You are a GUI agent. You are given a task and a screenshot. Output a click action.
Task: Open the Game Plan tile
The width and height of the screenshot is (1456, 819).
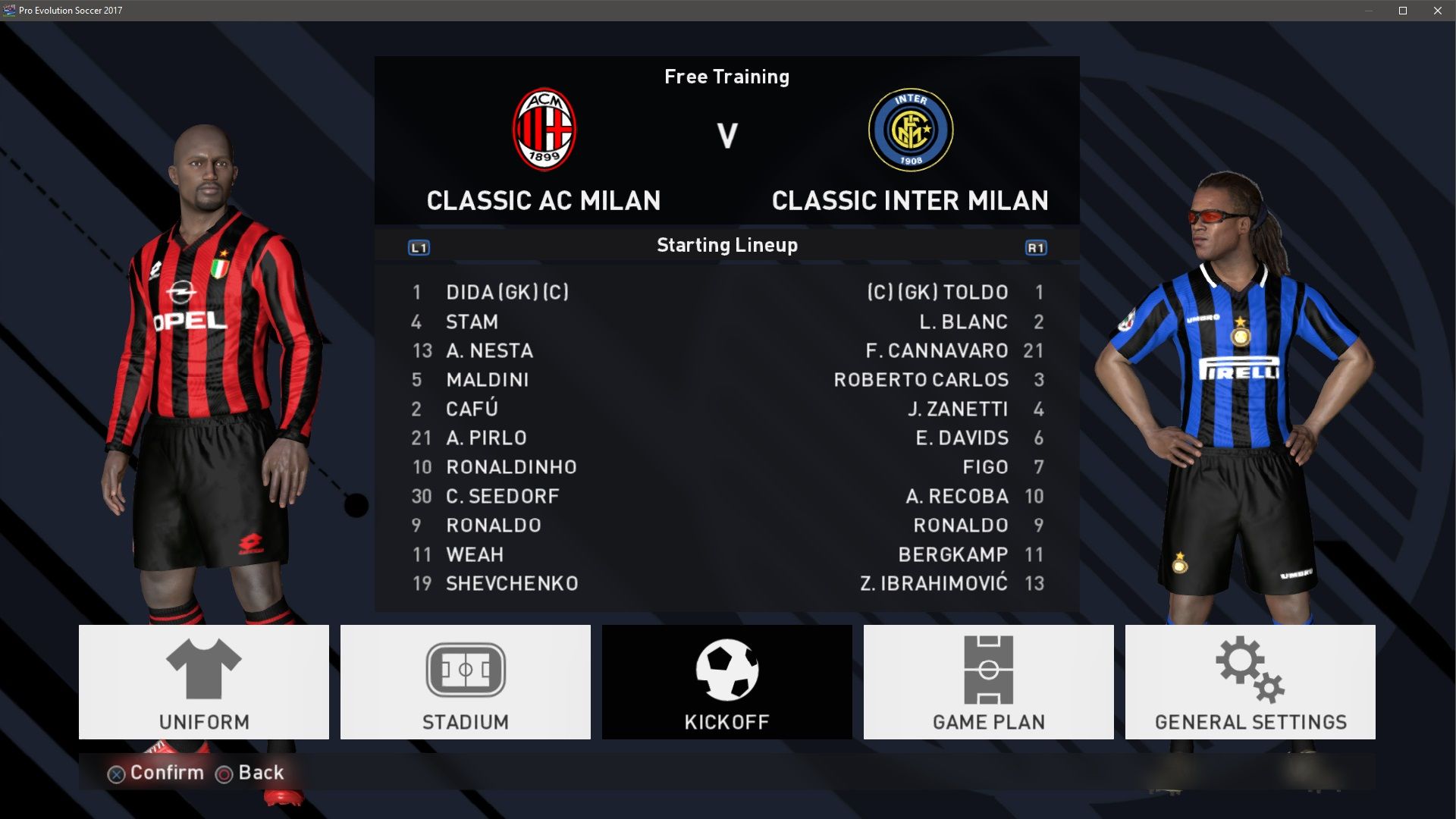pyautogui.click(x=988, y=682)
